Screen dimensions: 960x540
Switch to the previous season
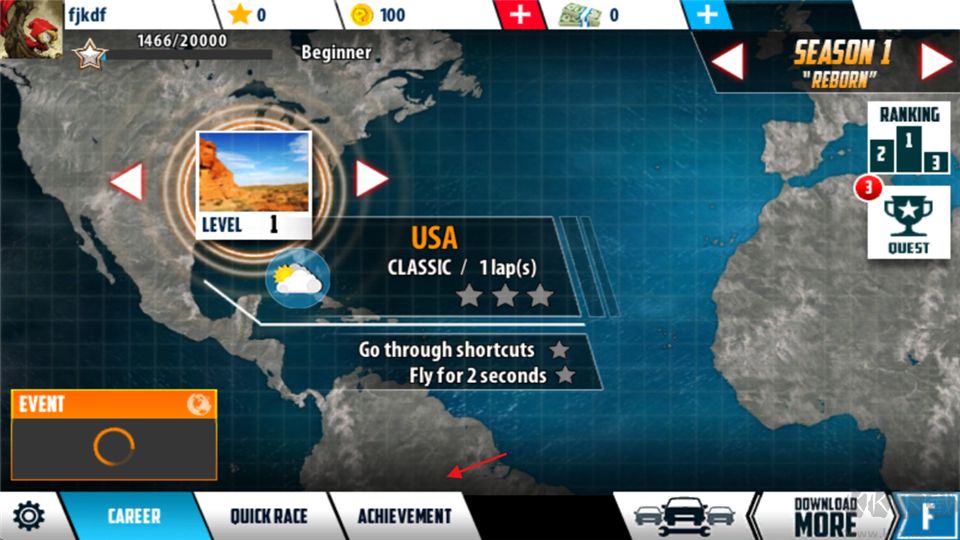(727, 62)
